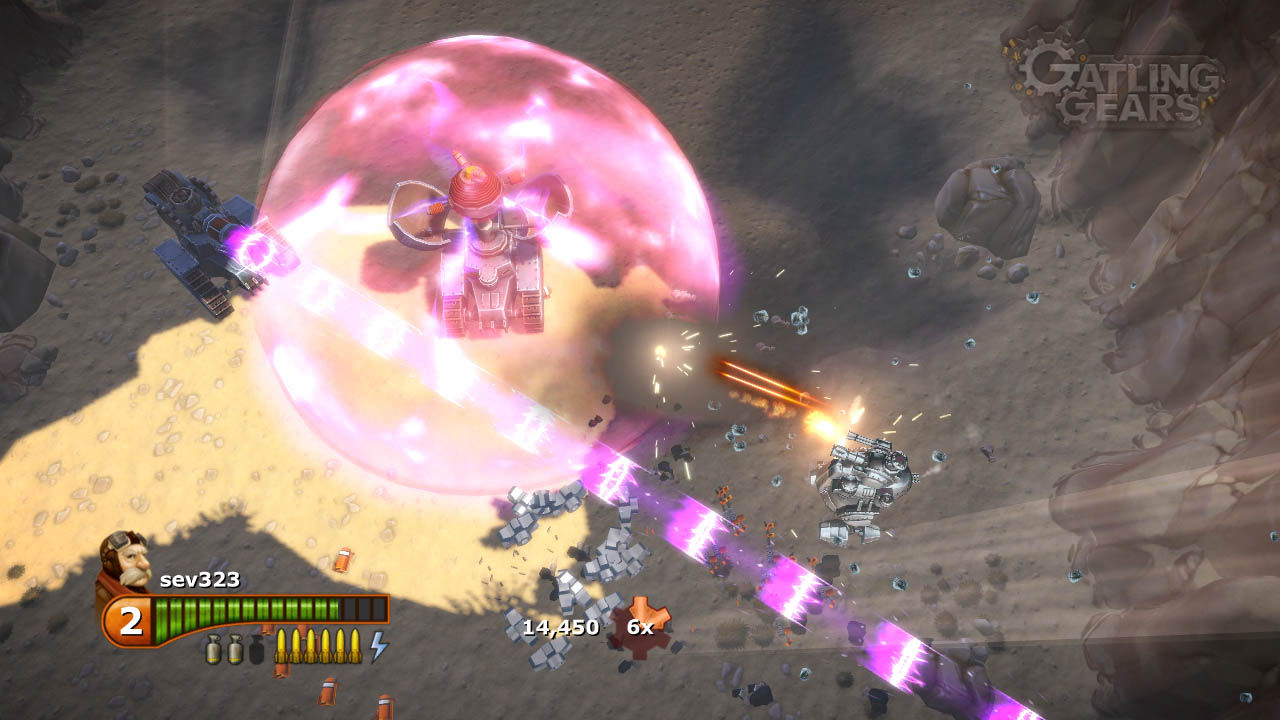The width and height of the screenshot is (1280, 720).
Task: Toggle the fifth rocket ammo icon
Action: pos(339,647)
